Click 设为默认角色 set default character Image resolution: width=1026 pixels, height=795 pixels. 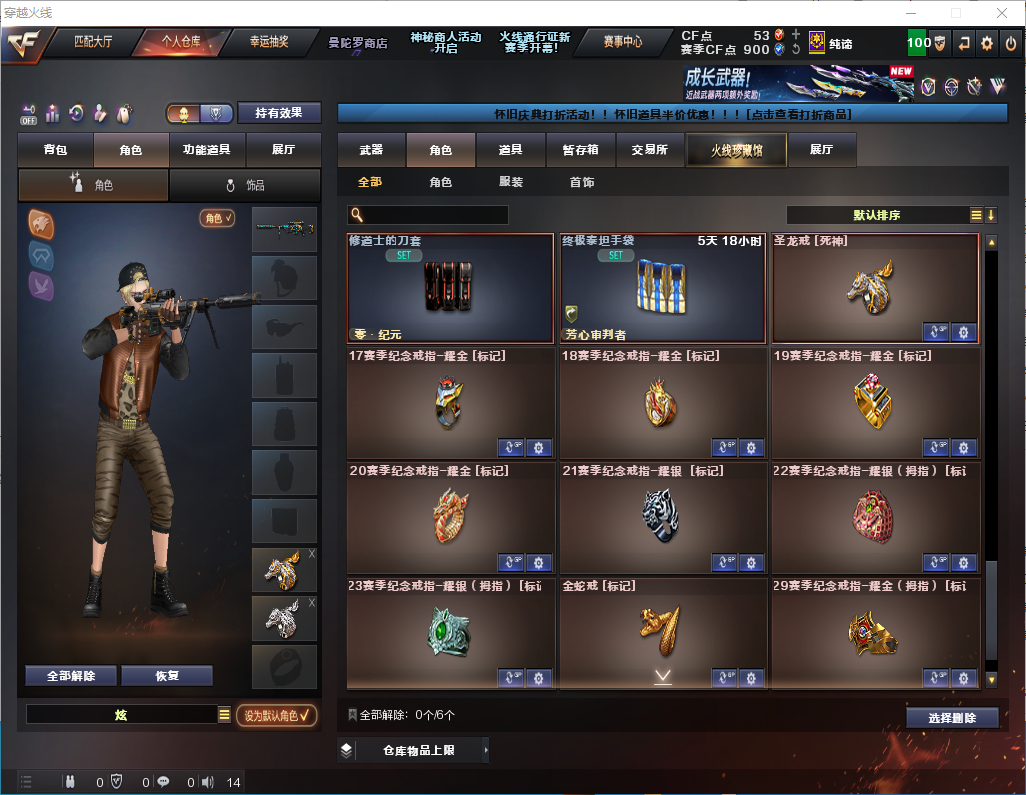(277, 715)
